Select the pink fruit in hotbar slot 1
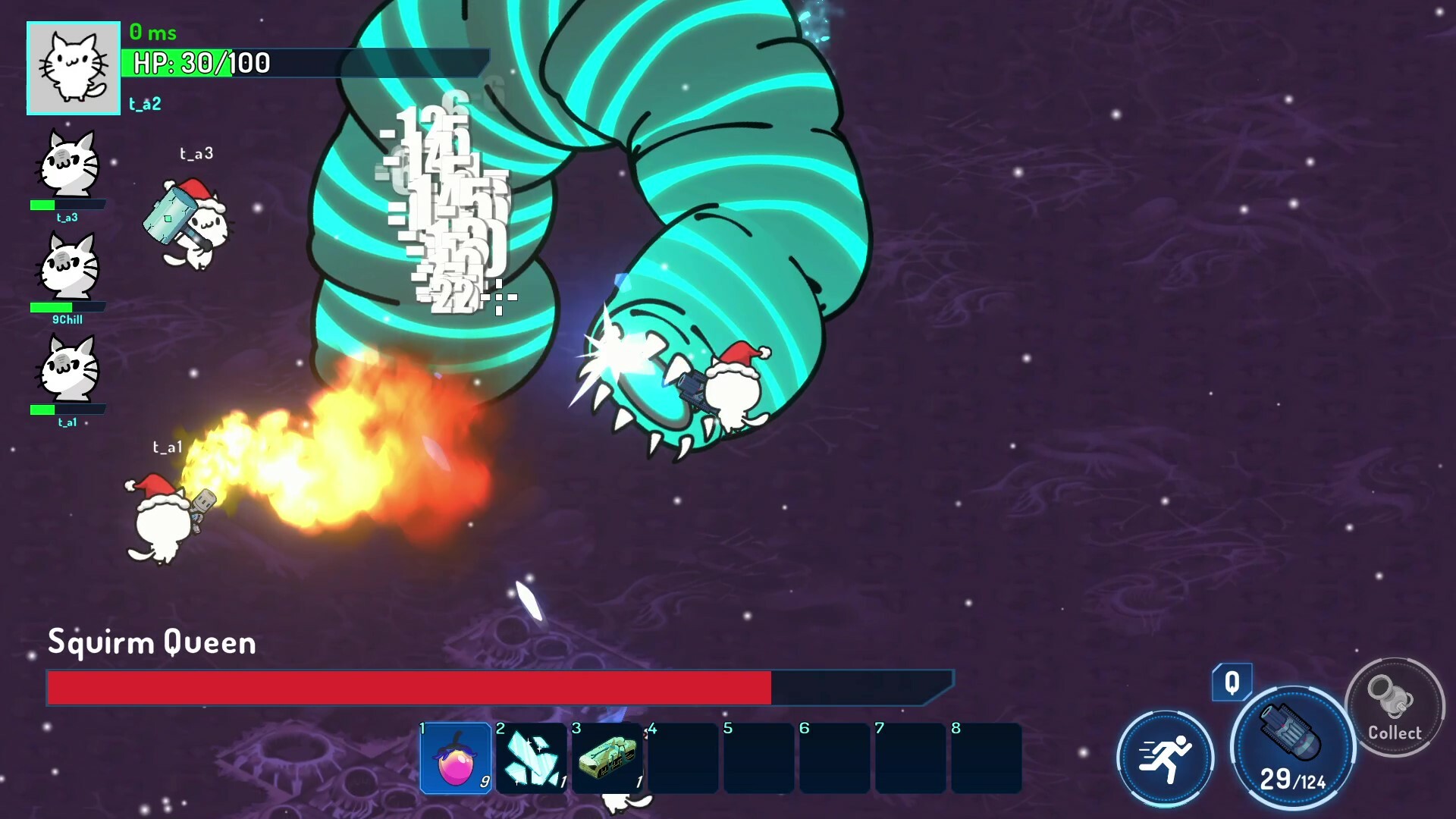The image size is (1456, 819). click(455, 758)
